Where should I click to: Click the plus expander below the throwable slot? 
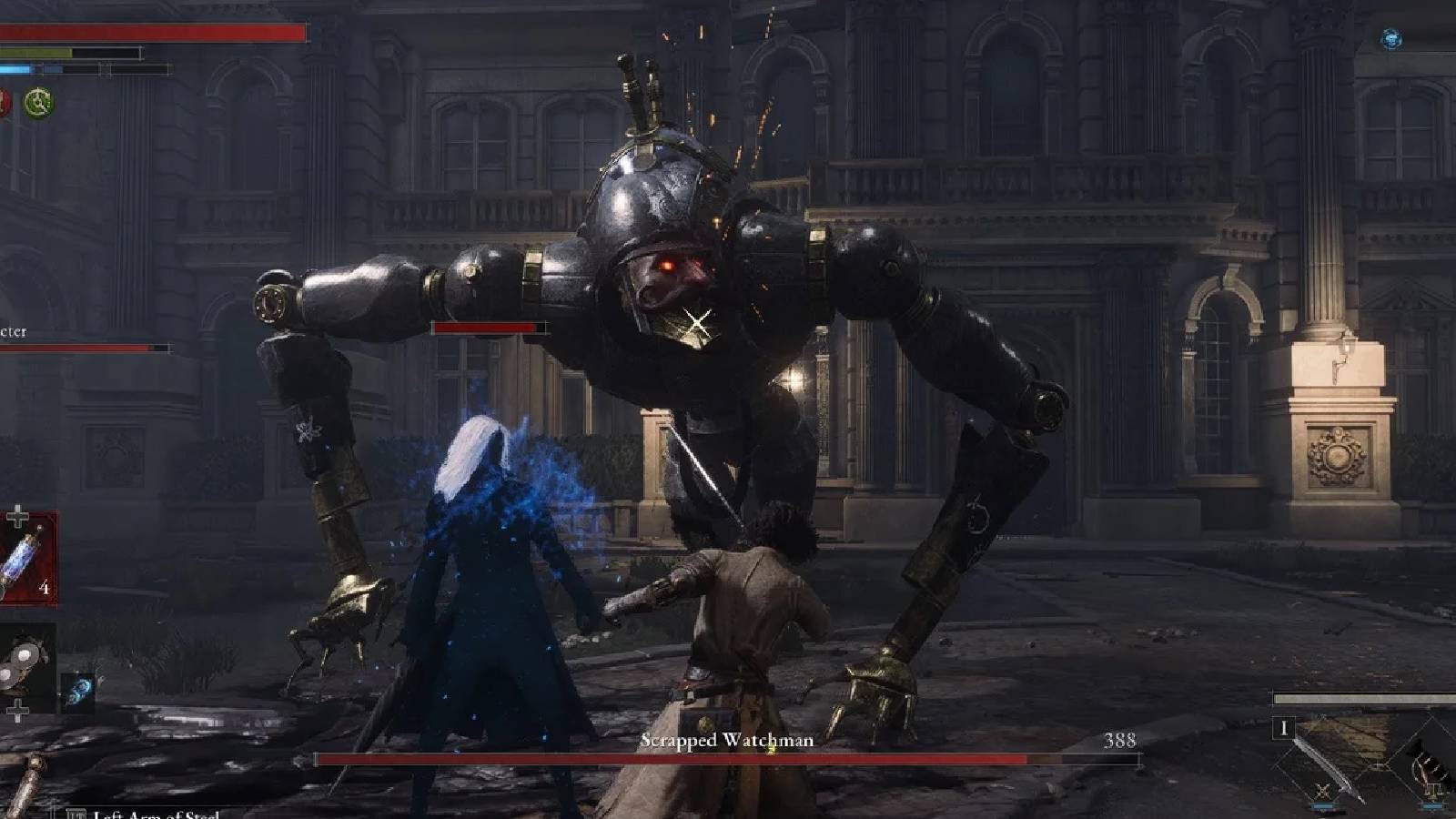point(17,710)
